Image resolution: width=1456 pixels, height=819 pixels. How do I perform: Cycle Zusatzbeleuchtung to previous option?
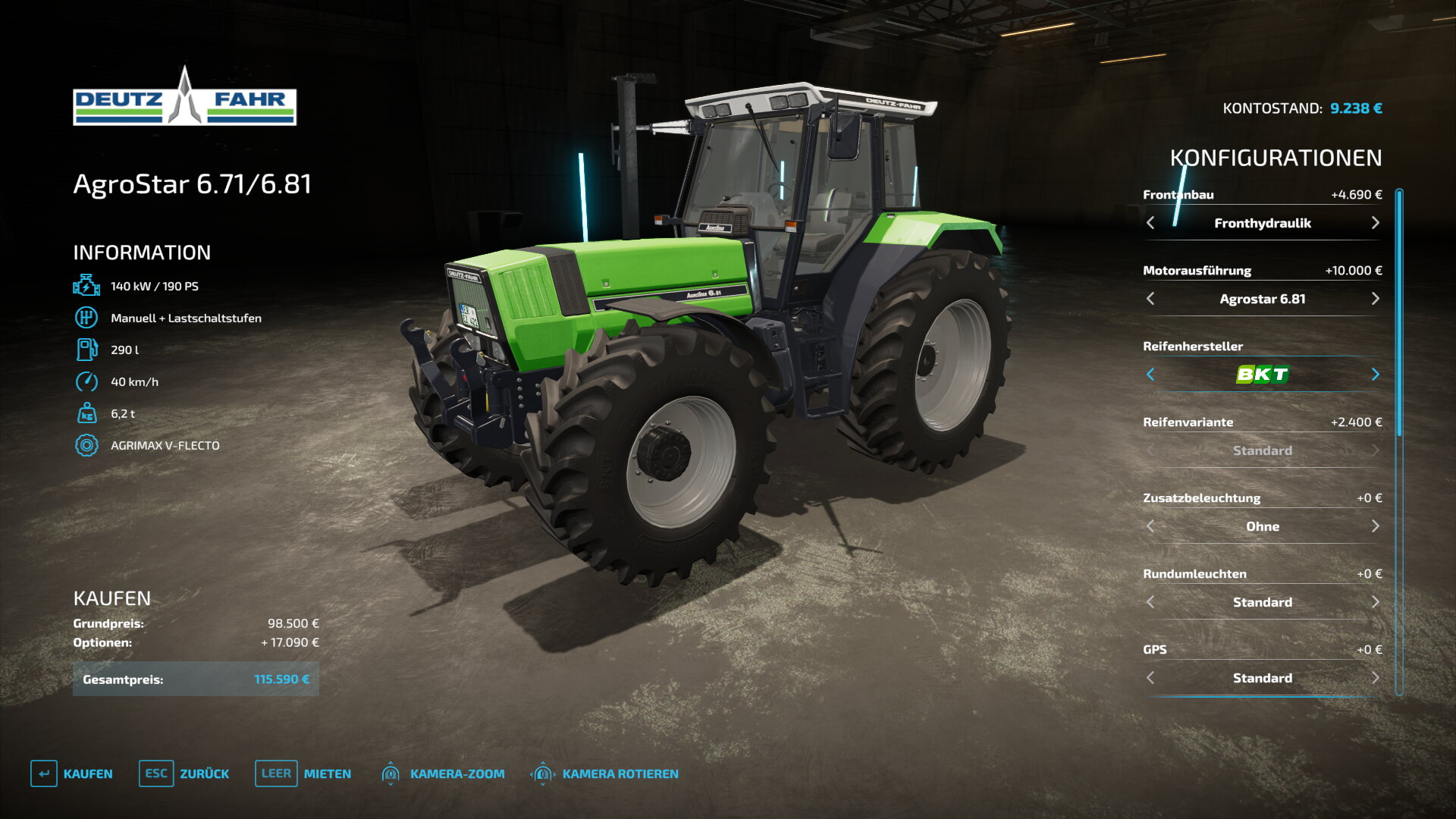coord(1150,526)
